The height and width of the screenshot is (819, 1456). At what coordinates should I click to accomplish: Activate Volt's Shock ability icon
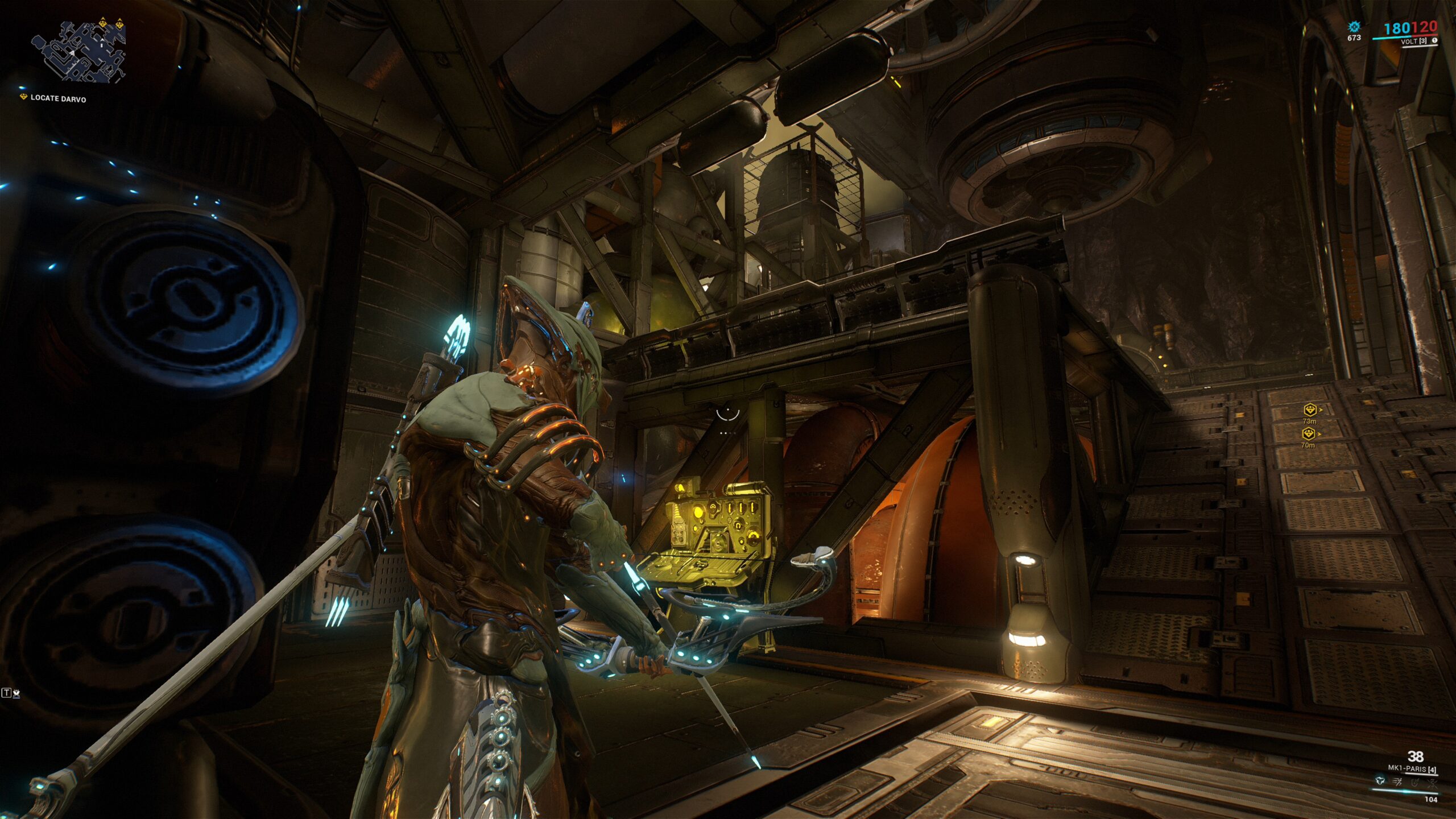(x=1379, y=781)
